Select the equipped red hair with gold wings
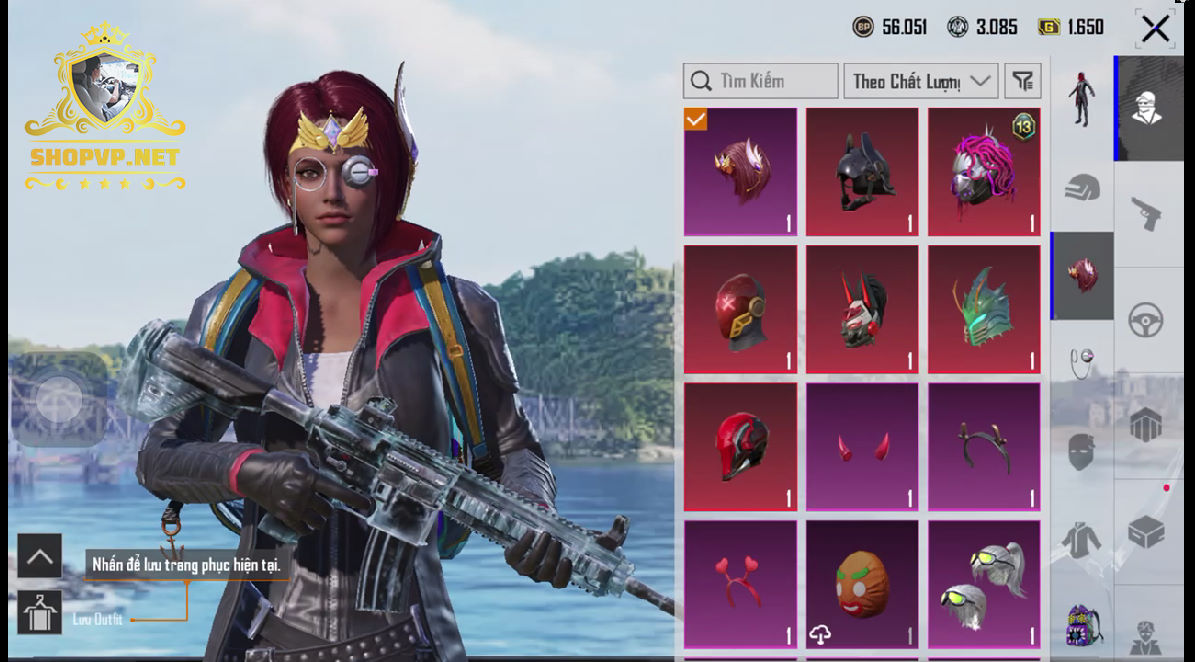 [740, 171]
